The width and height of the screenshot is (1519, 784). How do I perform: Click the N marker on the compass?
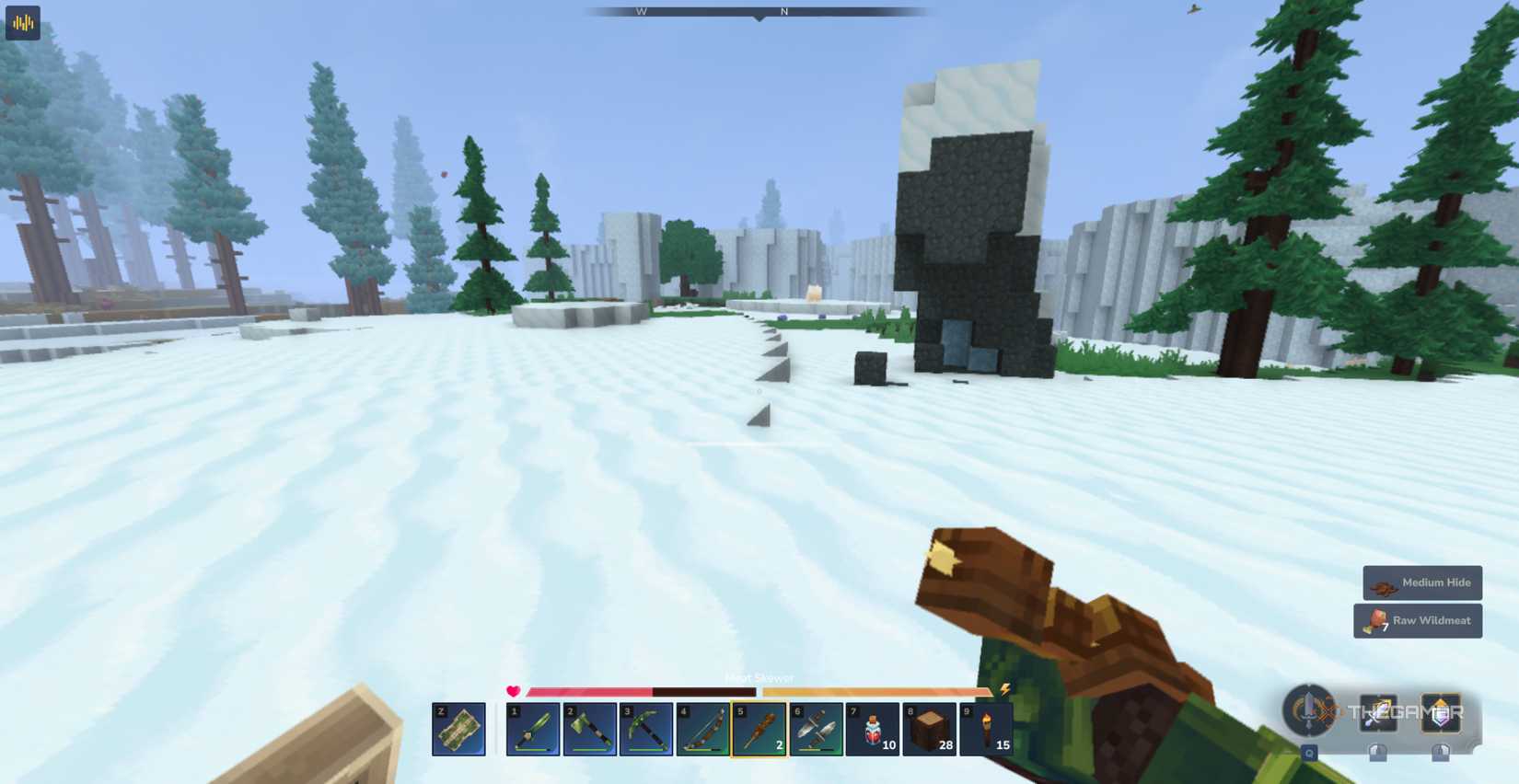(783, 11)
